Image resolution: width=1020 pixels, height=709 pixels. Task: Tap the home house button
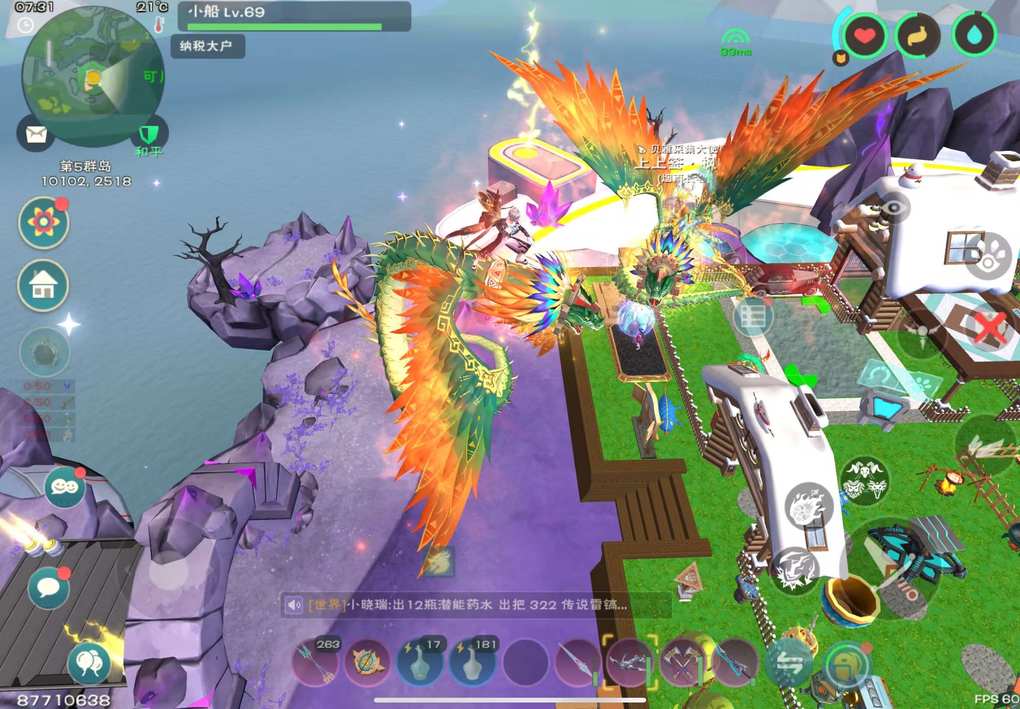coord(43,285)
